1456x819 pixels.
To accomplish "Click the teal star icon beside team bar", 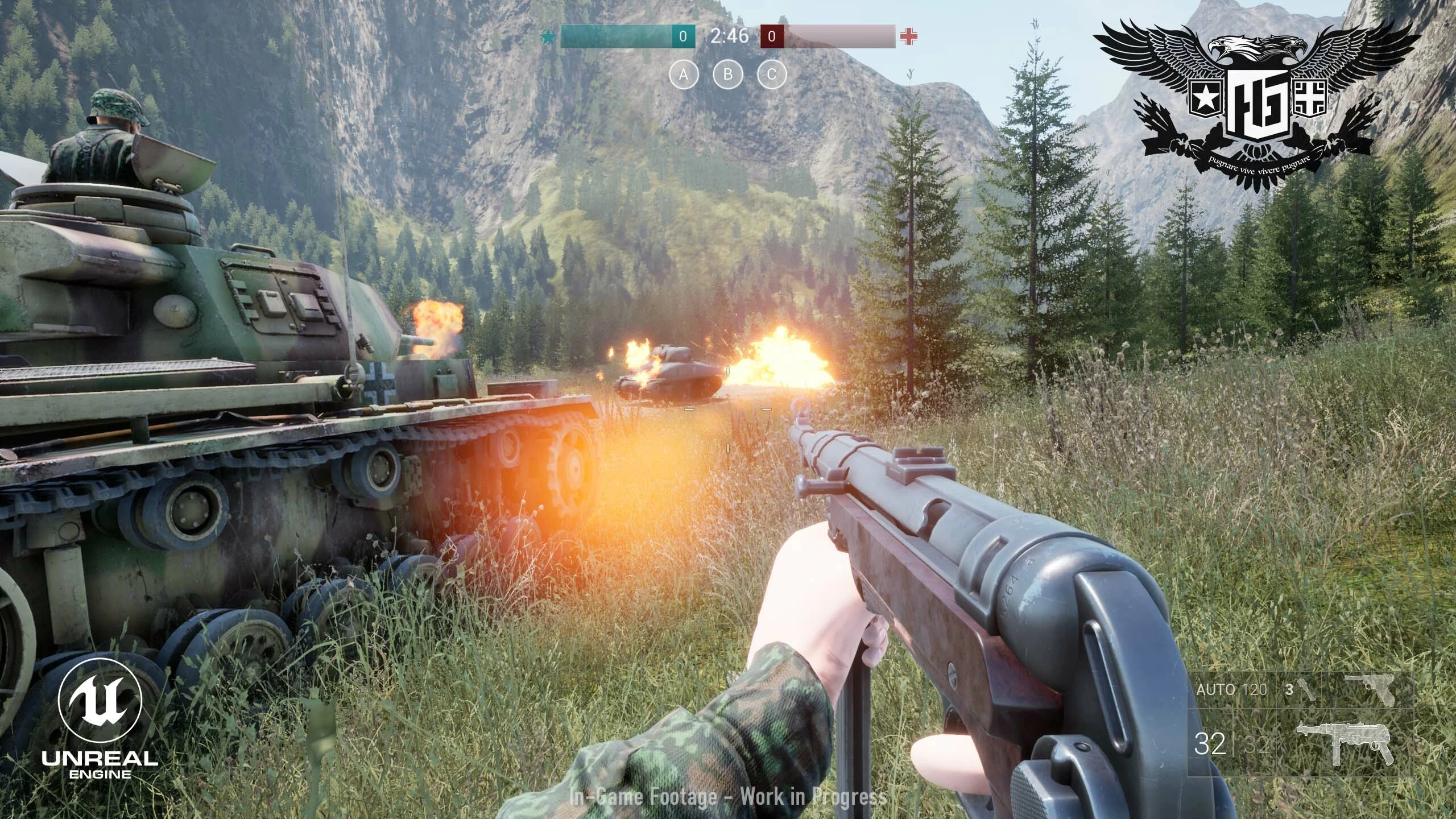I will (548, 36).
